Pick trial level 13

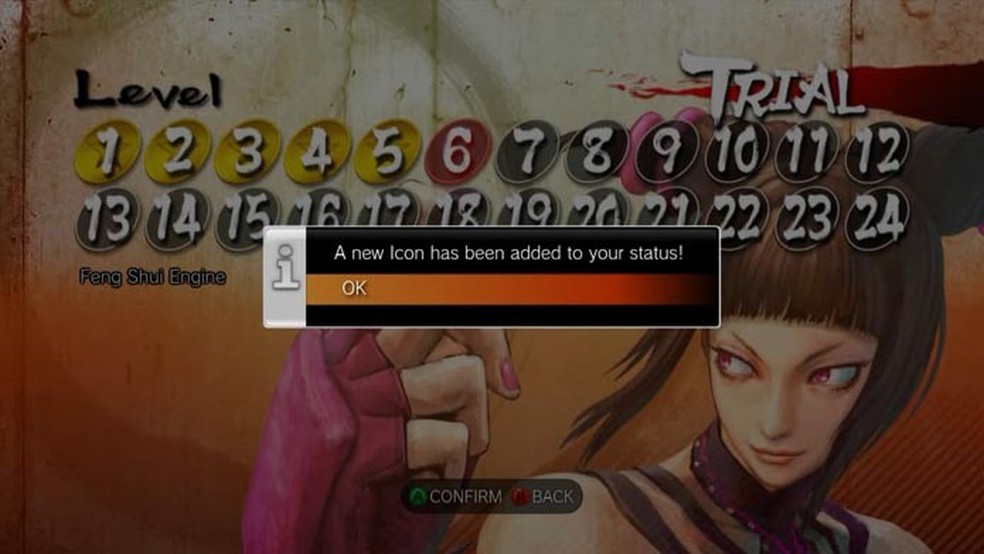(107, 217)
